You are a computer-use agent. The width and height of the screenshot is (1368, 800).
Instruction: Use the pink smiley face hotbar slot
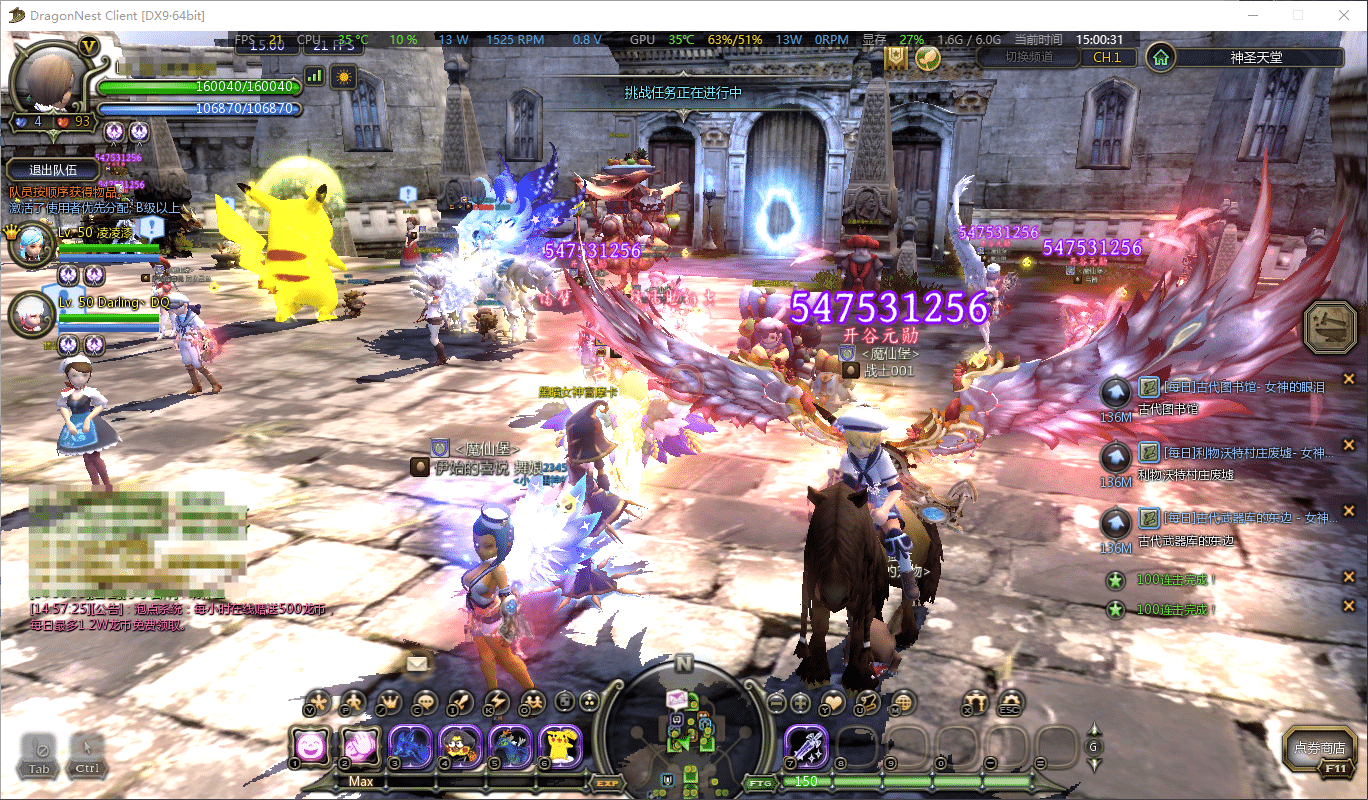310,746
